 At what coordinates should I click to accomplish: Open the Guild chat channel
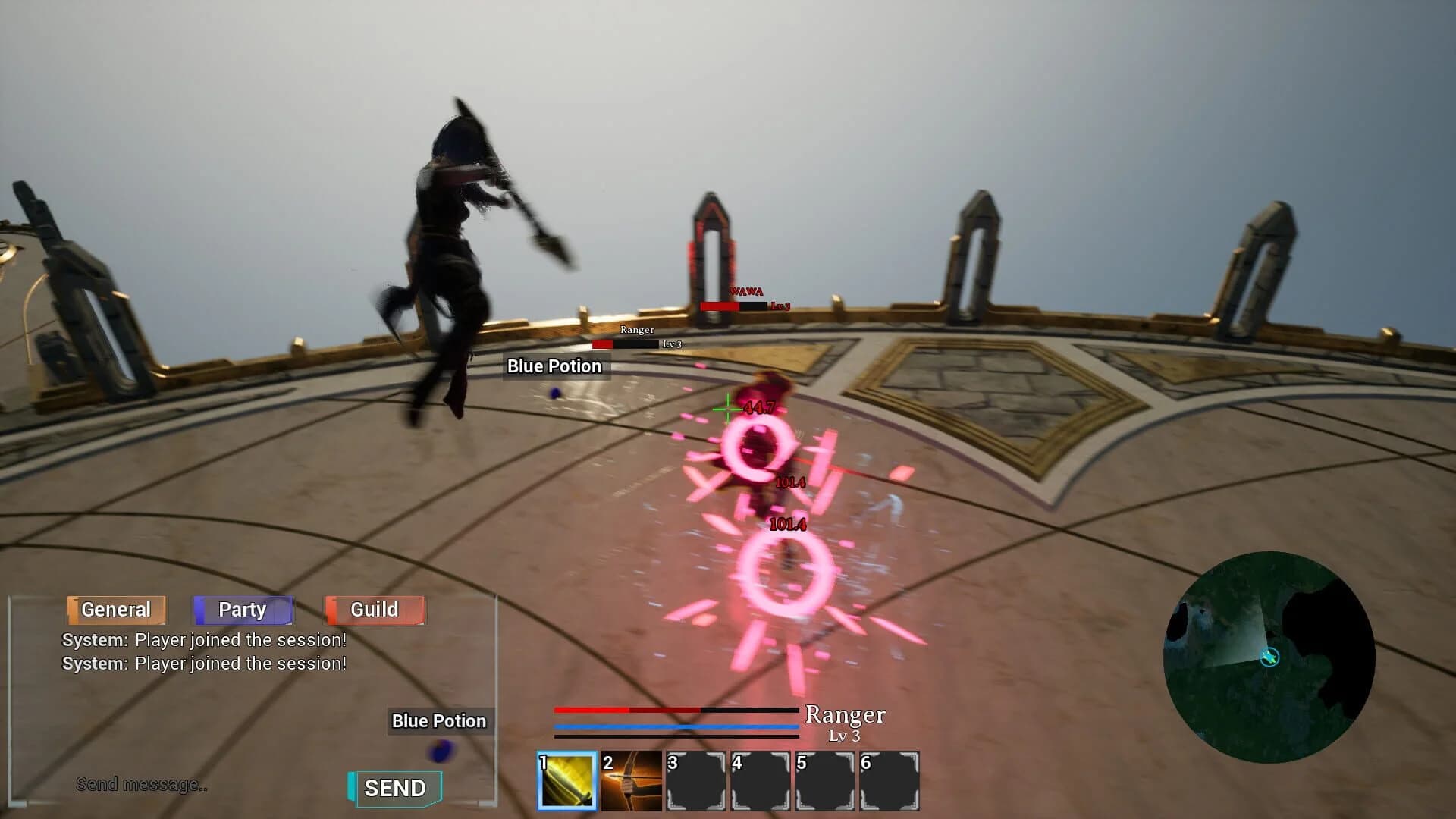375,609
